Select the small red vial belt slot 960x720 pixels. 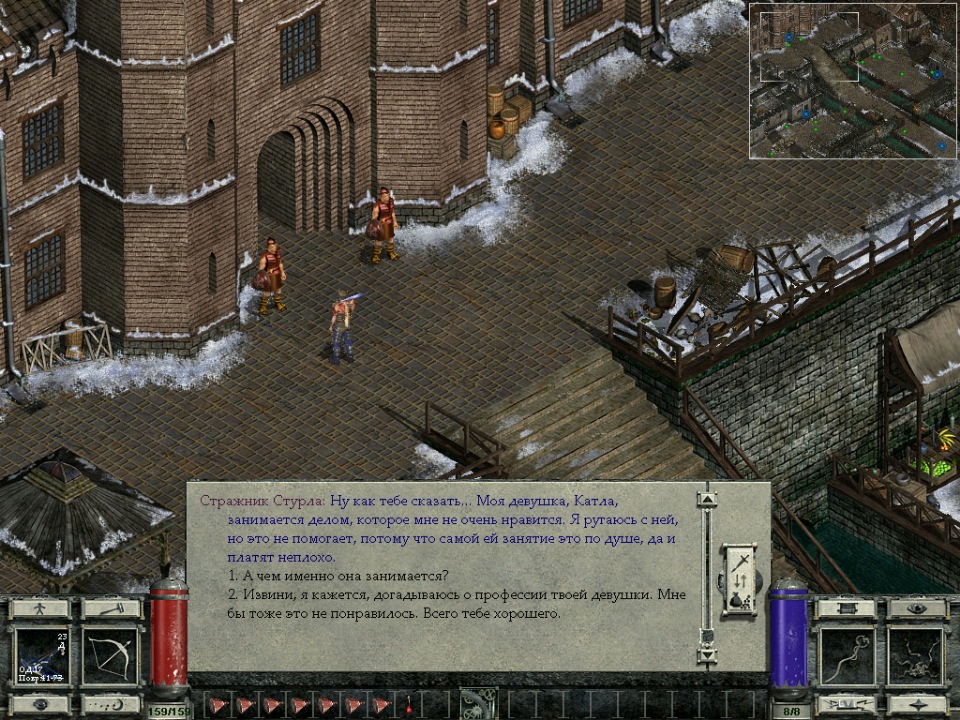408,704
